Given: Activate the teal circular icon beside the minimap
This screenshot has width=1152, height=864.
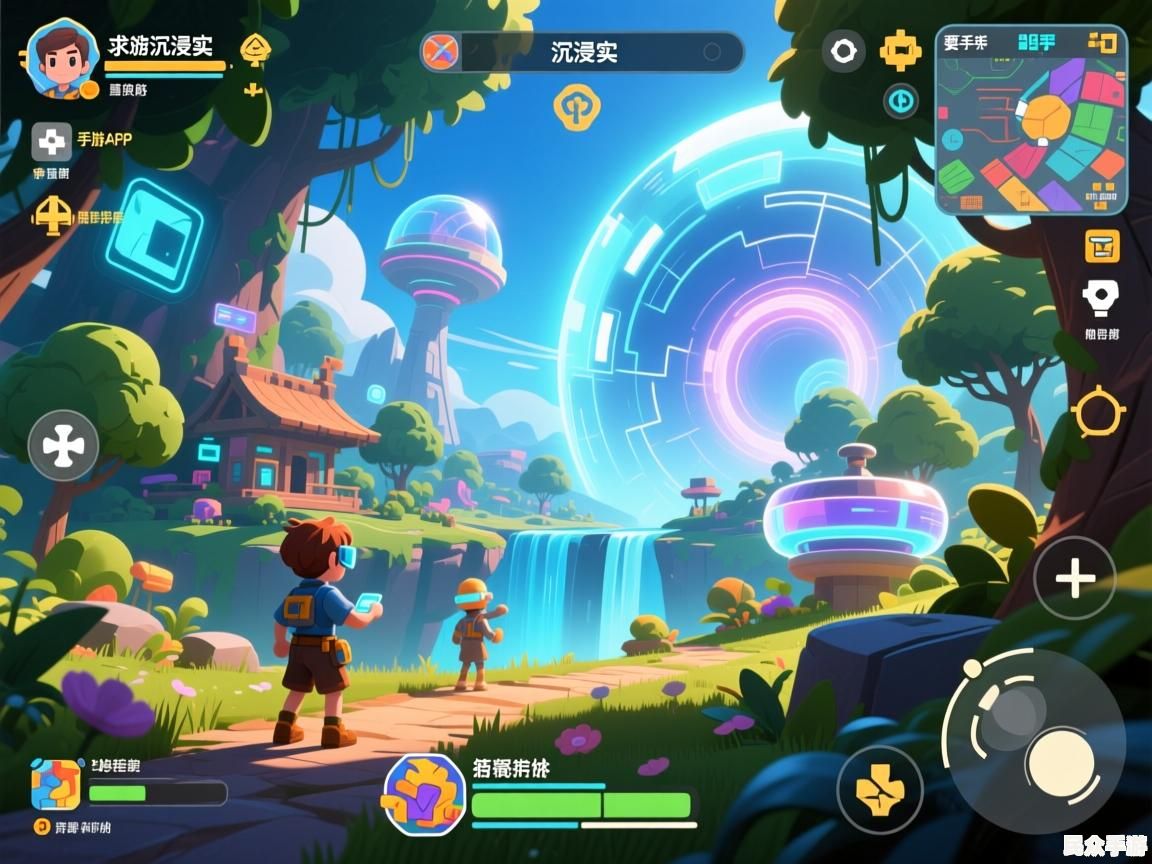Looking at the screenshot, I should (901, 100).
